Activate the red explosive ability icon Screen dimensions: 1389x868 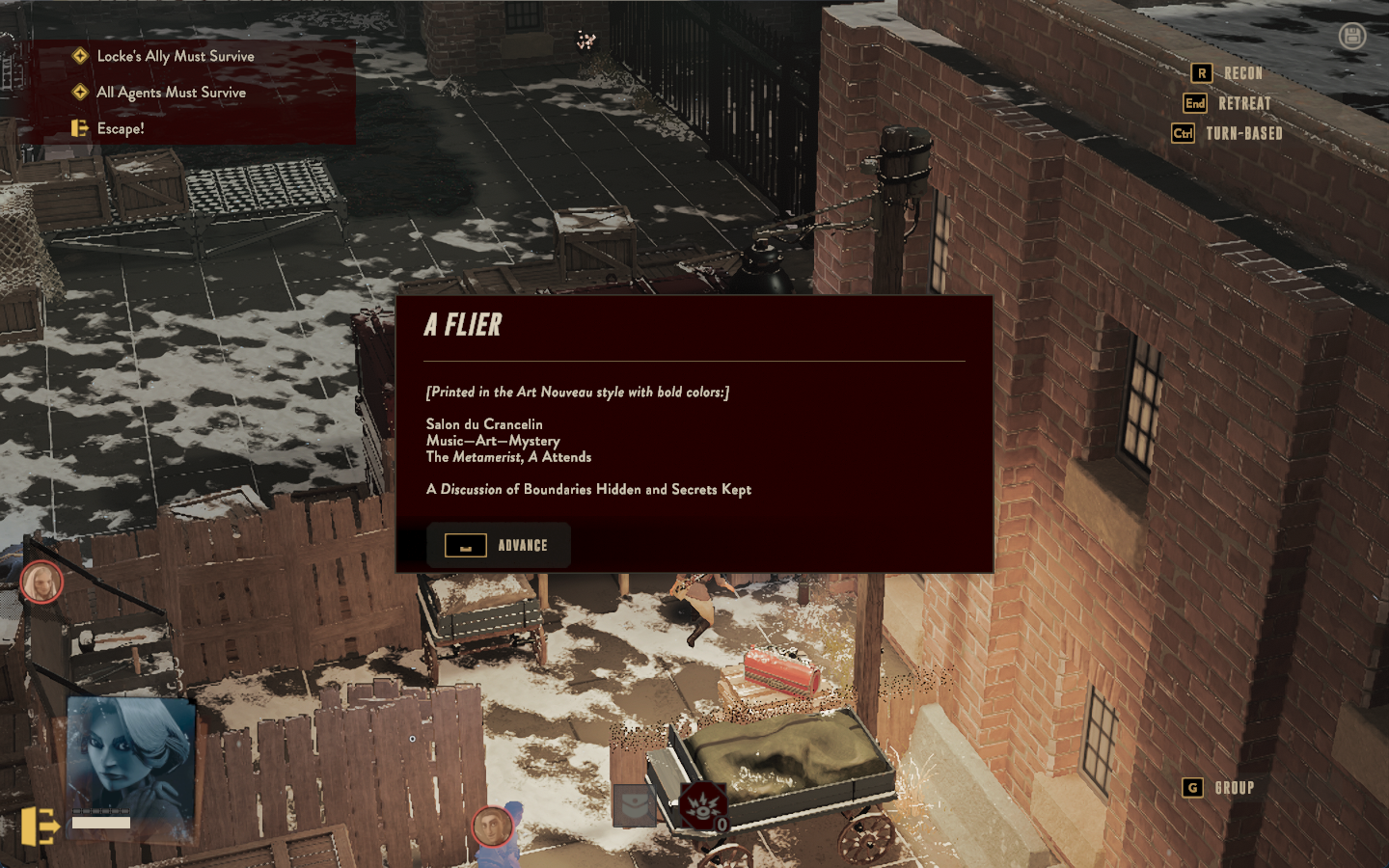click(x=702, y=806)
